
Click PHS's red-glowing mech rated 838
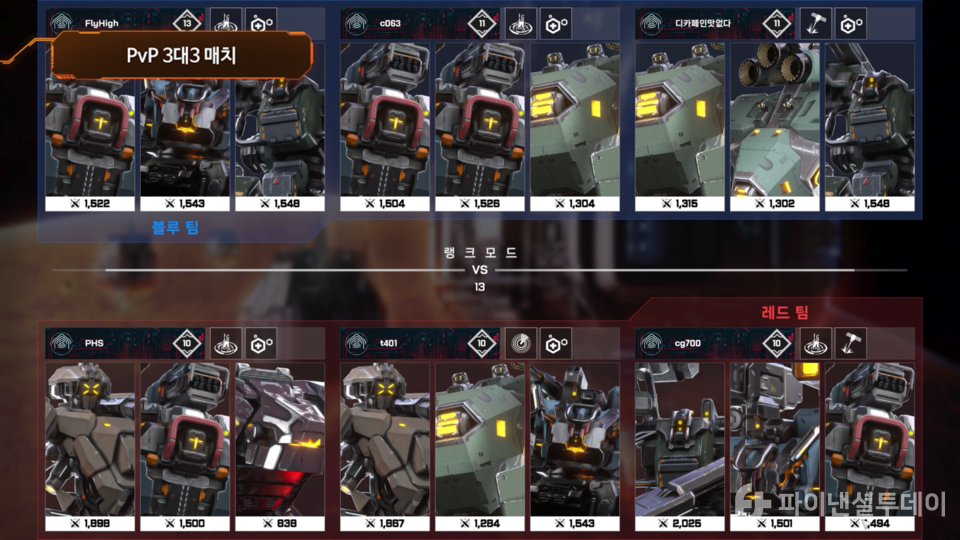coord(280,445)
